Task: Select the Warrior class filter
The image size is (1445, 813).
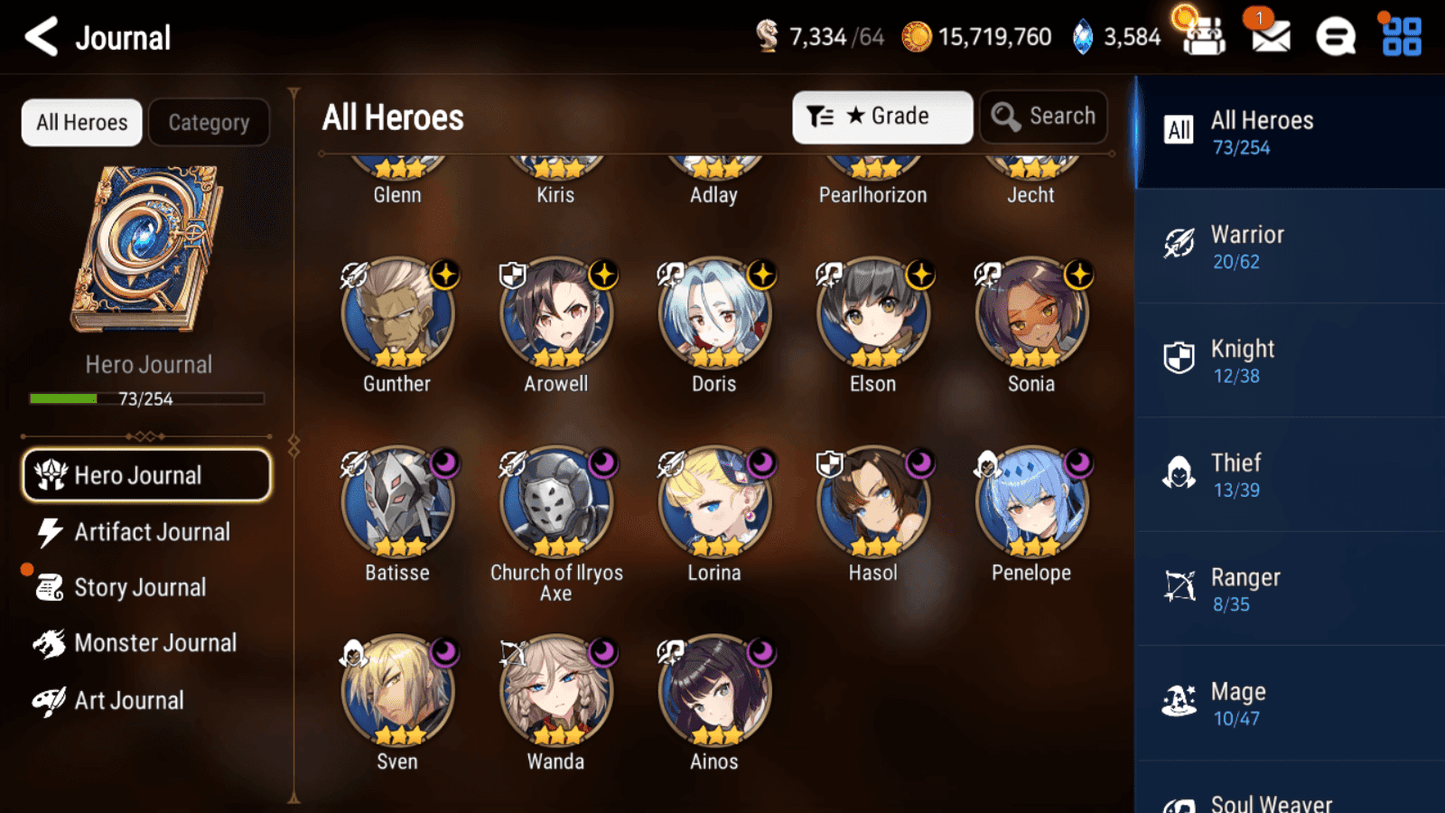Action: pyautogui.click(x=1288, y=247)
